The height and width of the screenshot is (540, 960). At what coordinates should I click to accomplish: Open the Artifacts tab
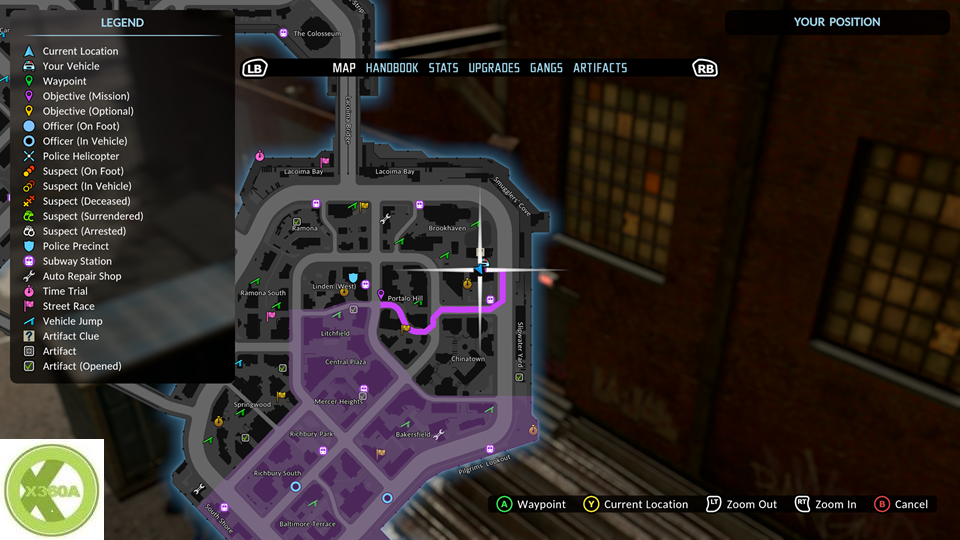pyautogui.click(x=600, y=68)
